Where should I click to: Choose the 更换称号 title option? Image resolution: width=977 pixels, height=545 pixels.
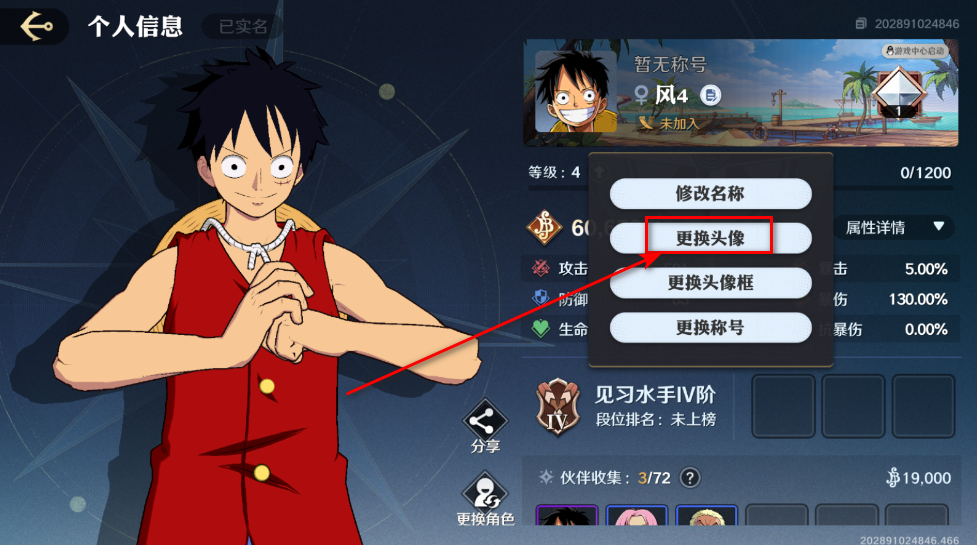point(710,327)
